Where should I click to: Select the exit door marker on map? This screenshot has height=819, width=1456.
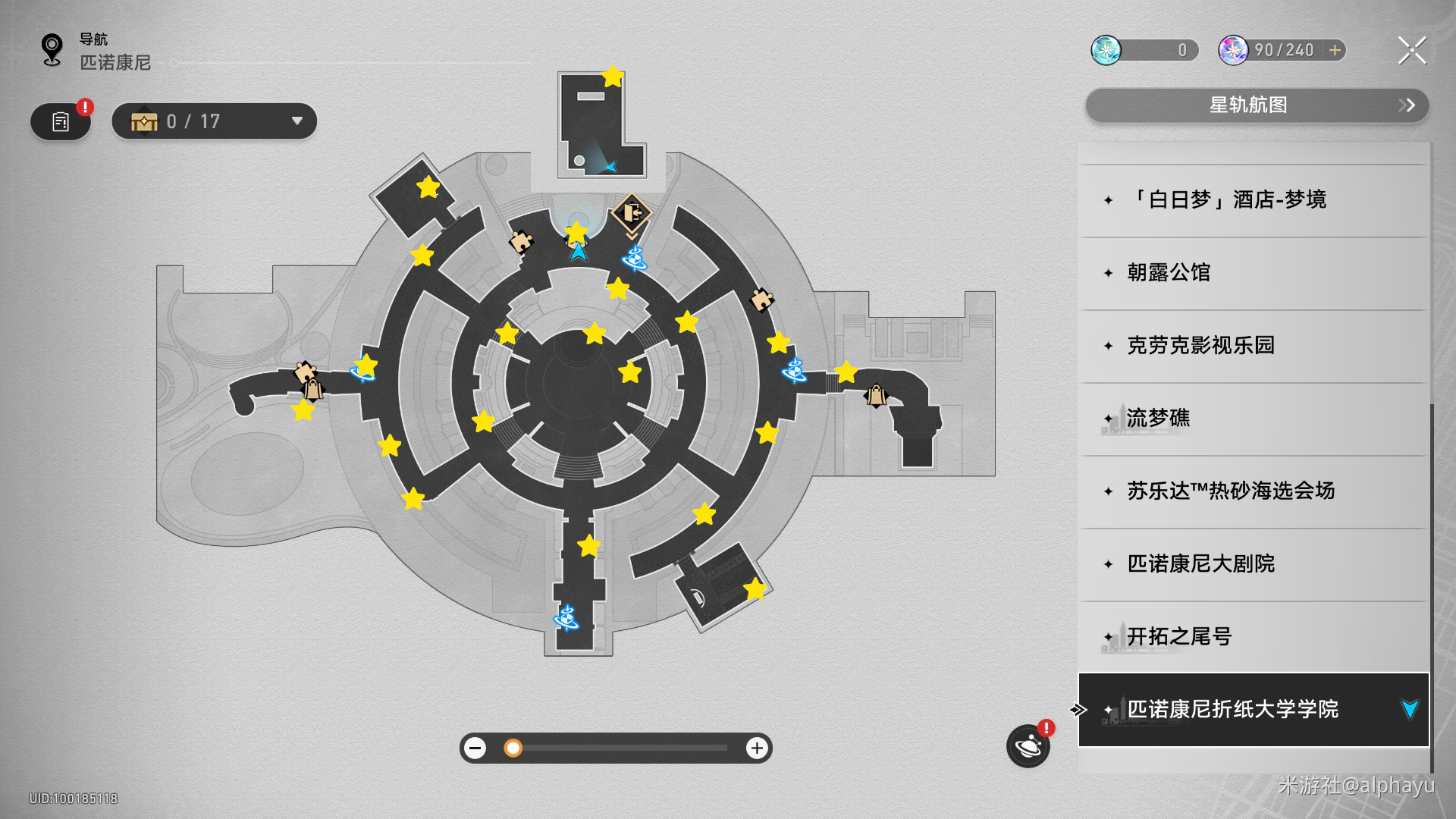point(631,213)
